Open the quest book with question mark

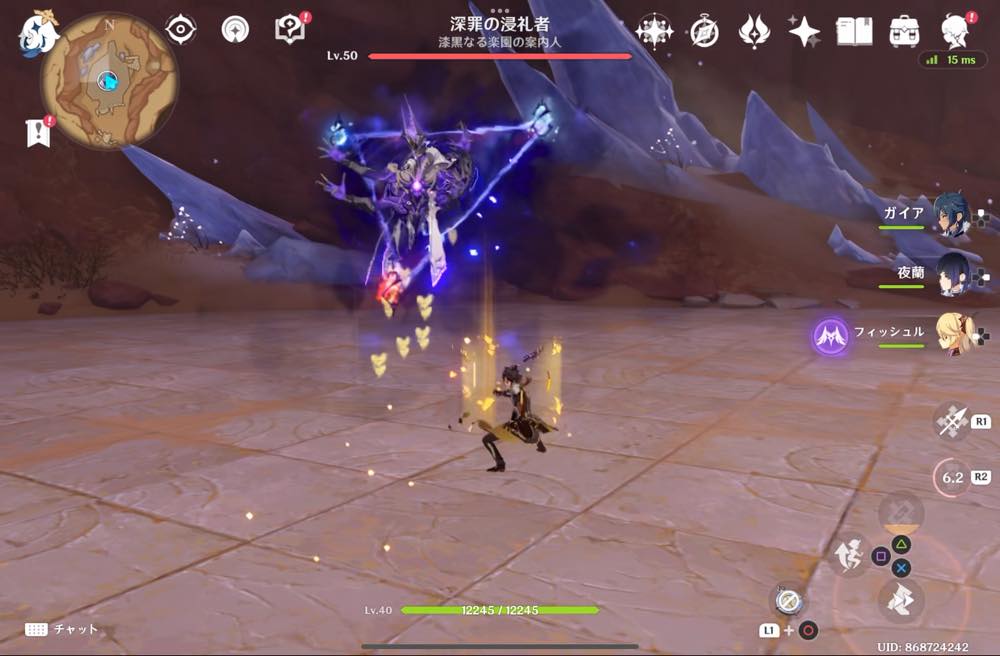click(x=290, y=30)
